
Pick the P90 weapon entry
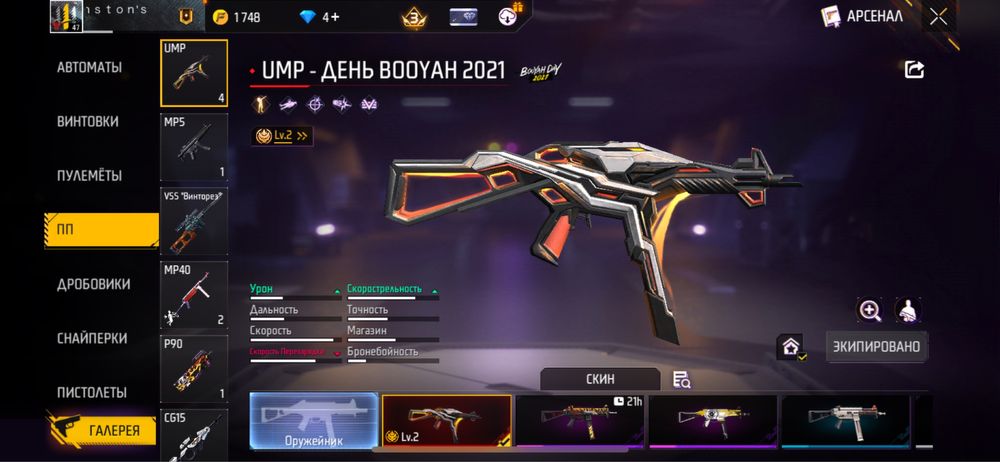[194, 369]
